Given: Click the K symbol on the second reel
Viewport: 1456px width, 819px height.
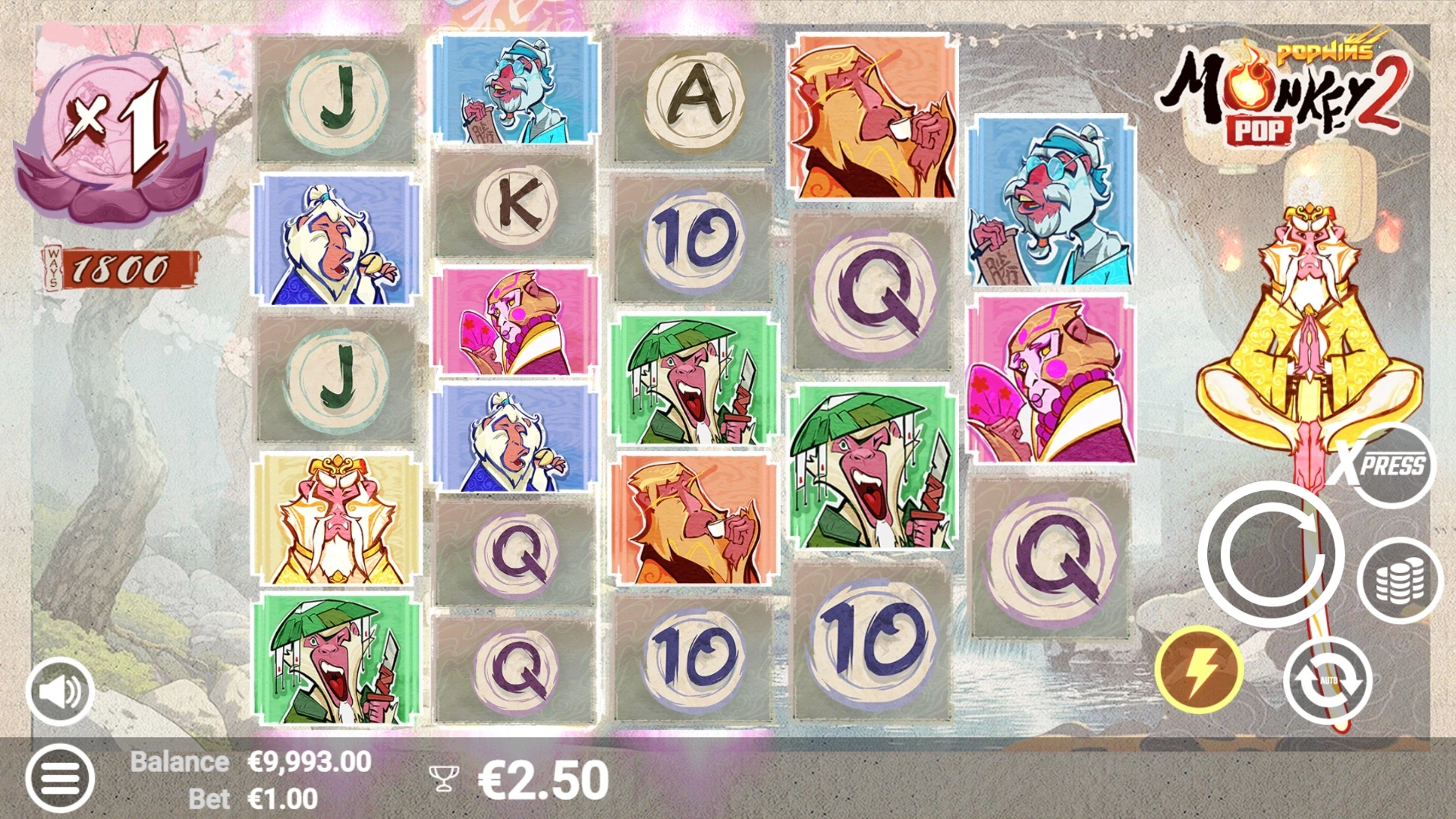Looking at the screenshot, I should click(x=514, y=205).
